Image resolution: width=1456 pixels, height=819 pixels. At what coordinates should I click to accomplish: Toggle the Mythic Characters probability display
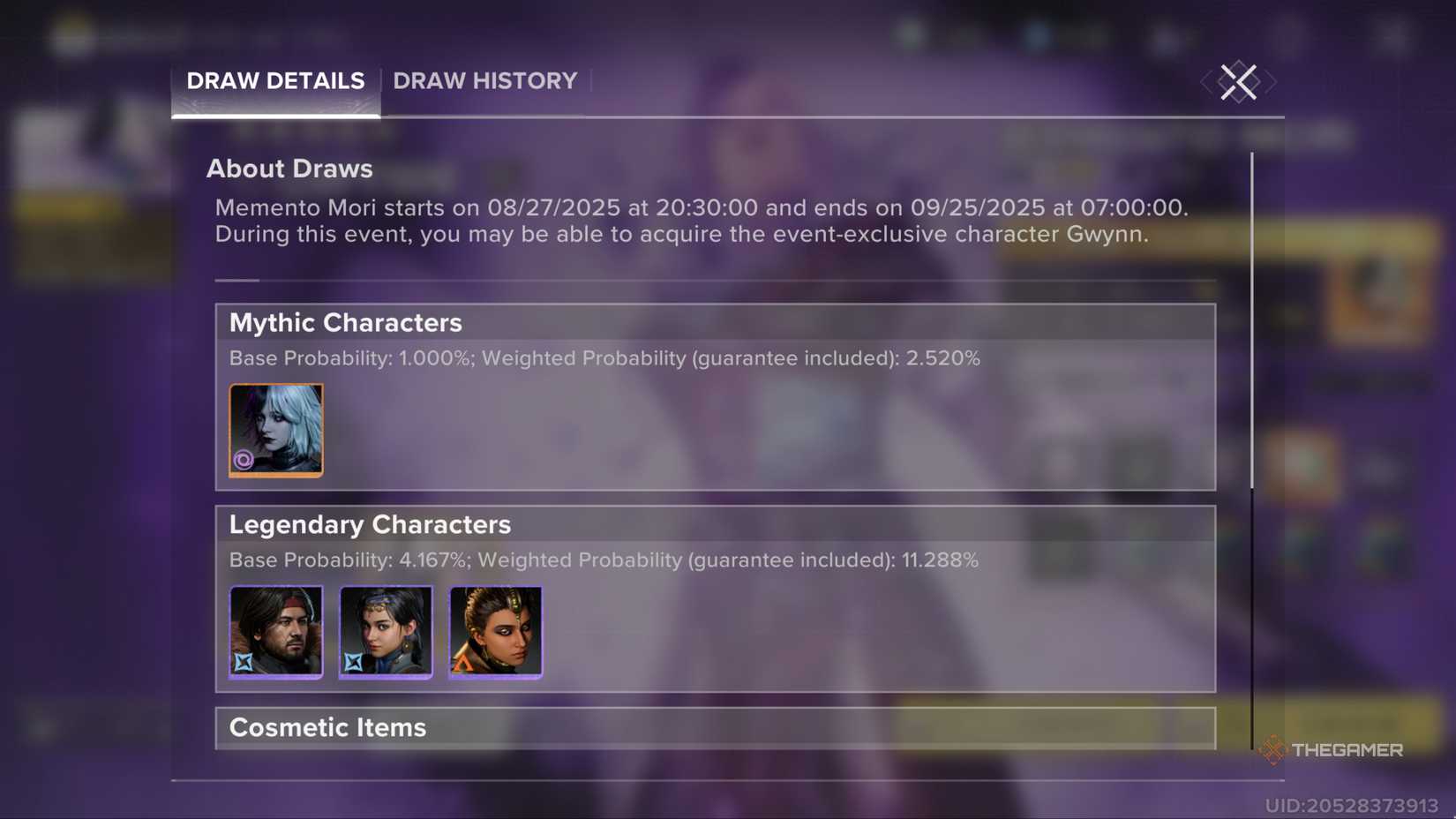[604, 358]
